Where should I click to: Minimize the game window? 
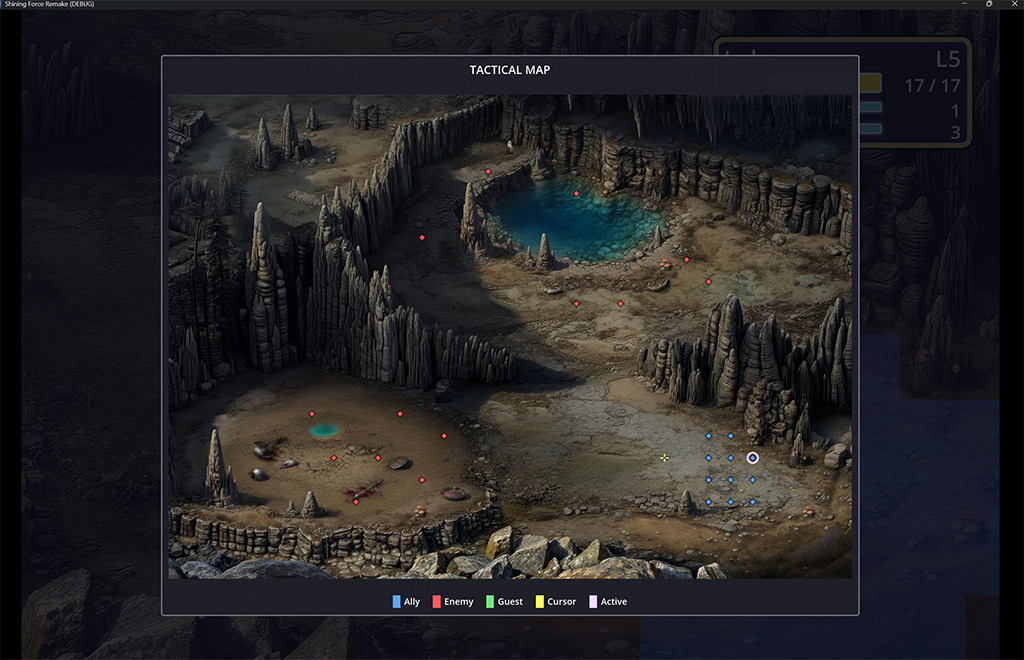tap(966, 4)
